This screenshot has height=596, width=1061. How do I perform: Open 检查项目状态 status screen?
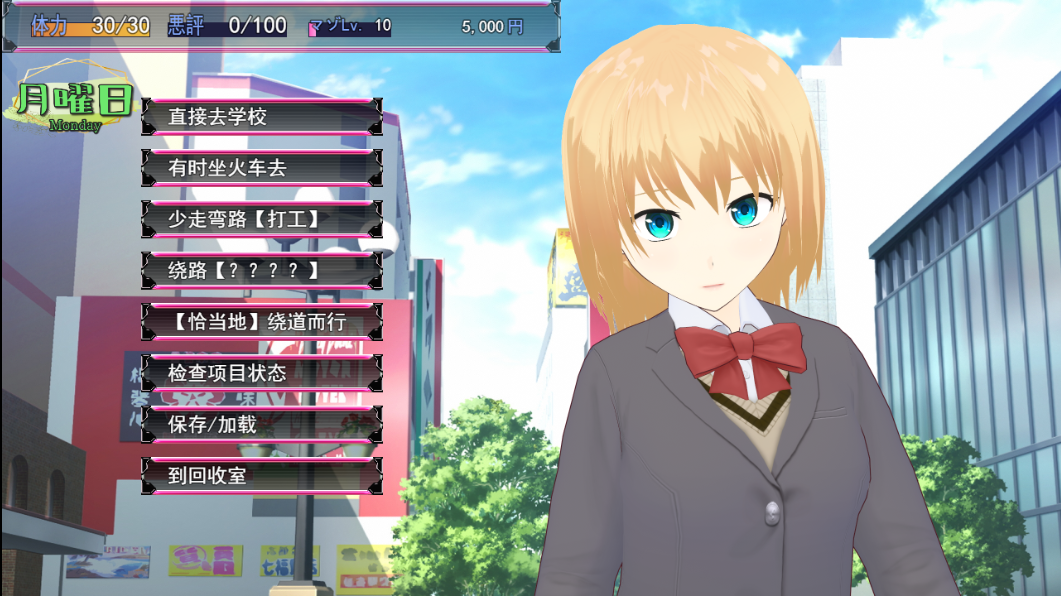[261, 373]
